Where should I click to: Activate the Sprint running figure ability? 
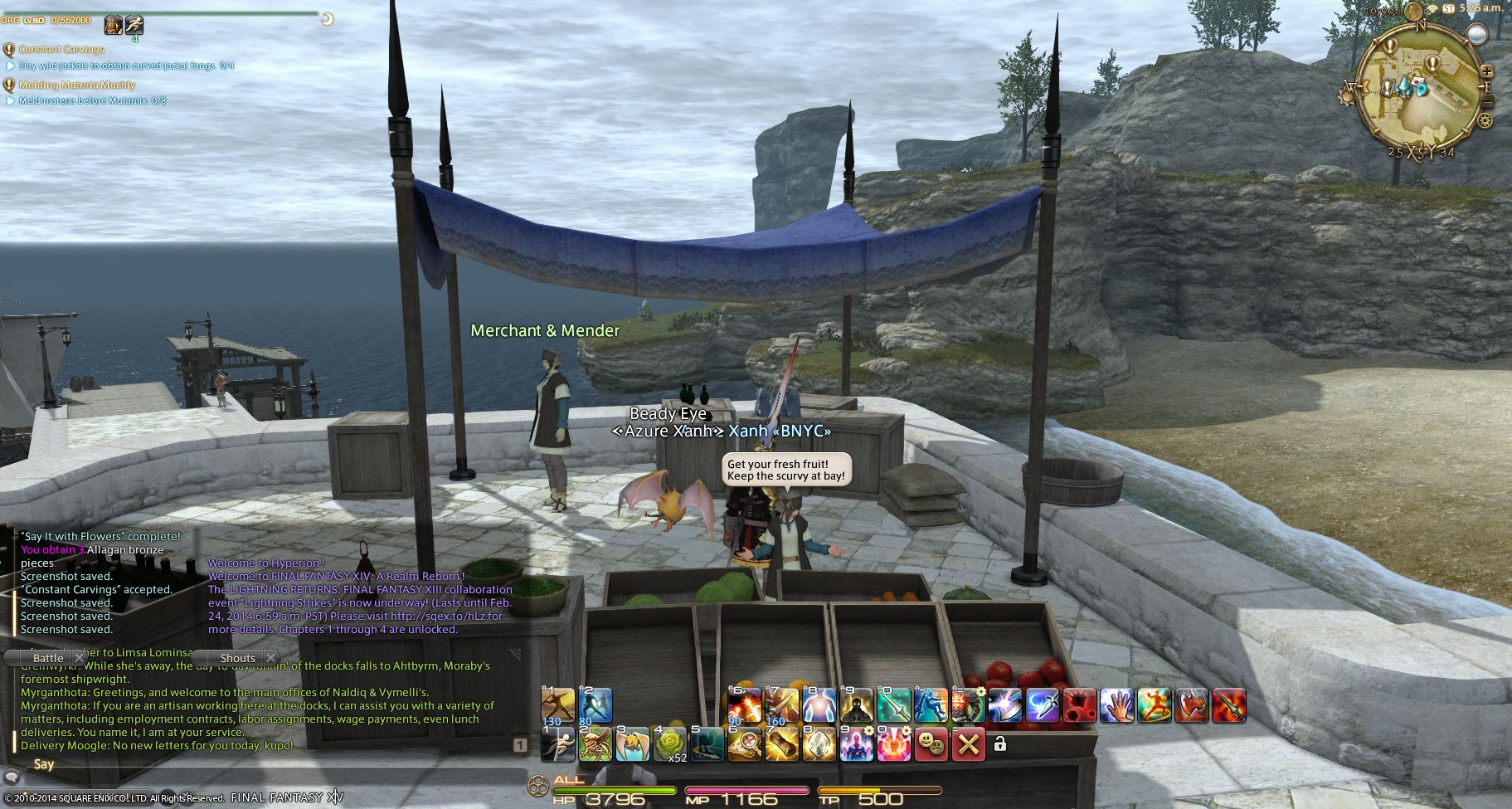coord(557,744)
